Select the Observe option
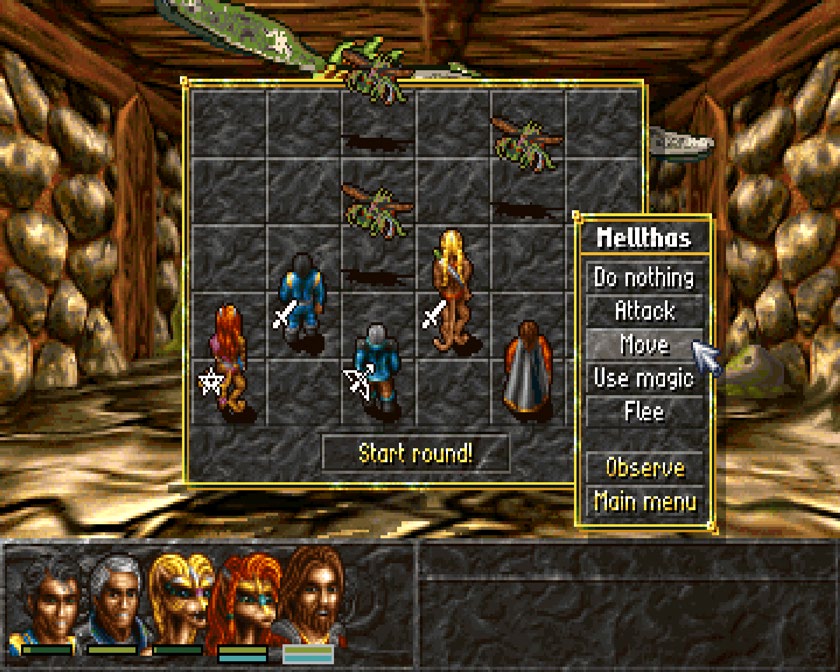Viewport: 840px width, 672px height. [x=644, y=467]
